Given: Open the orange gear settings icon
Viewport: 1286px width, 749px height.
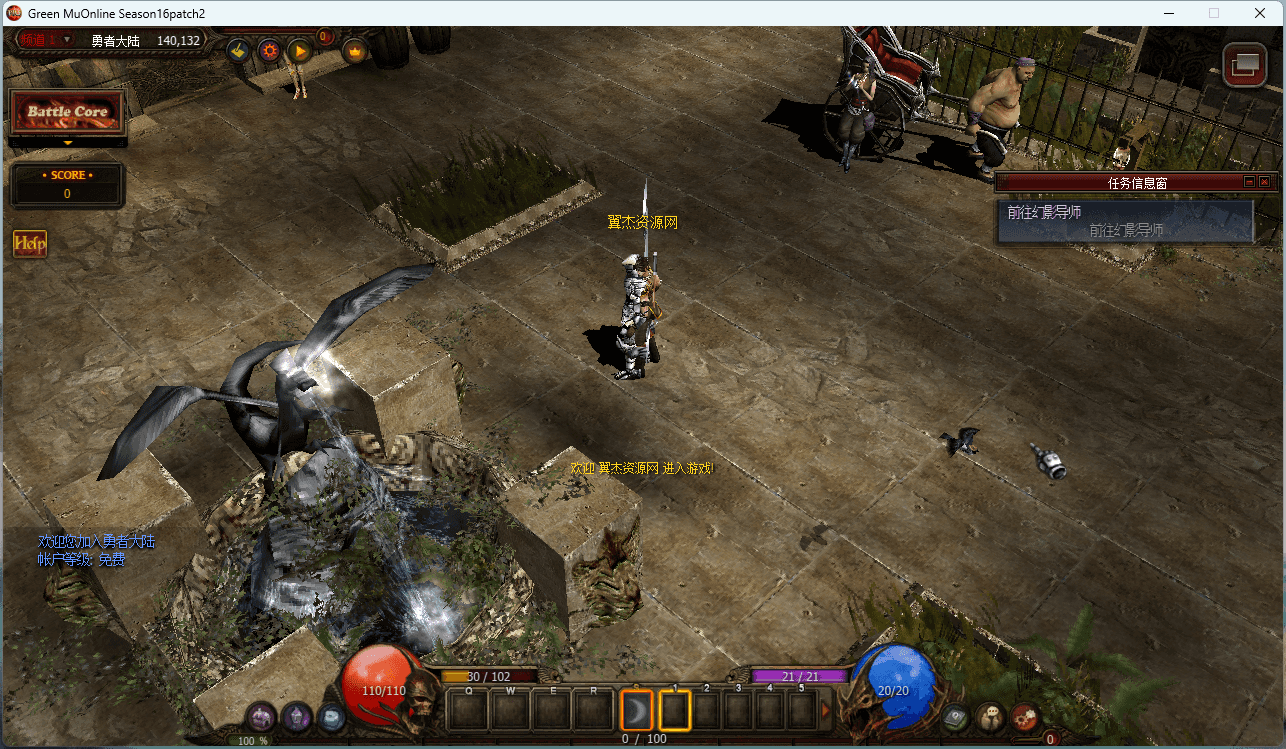Looking at the screenshot, I should pyautogui.click(x=269, y=50).
